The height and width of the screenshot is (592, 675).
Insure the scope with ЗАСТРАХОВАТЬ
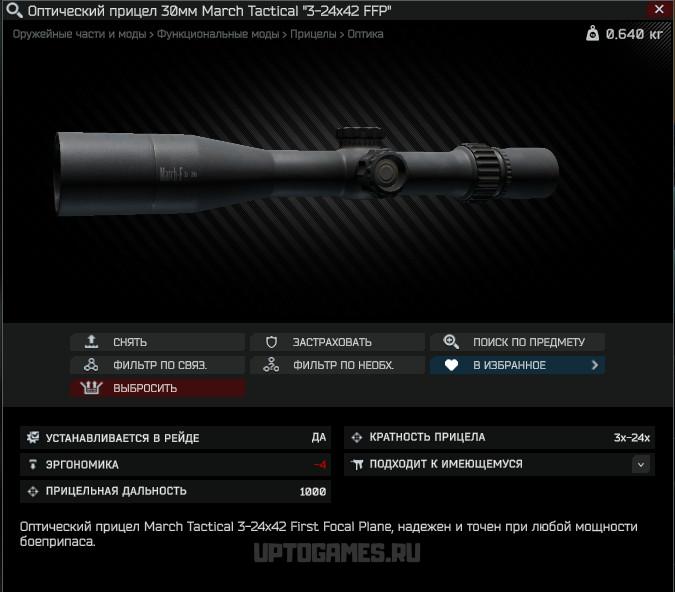(337, 342)
